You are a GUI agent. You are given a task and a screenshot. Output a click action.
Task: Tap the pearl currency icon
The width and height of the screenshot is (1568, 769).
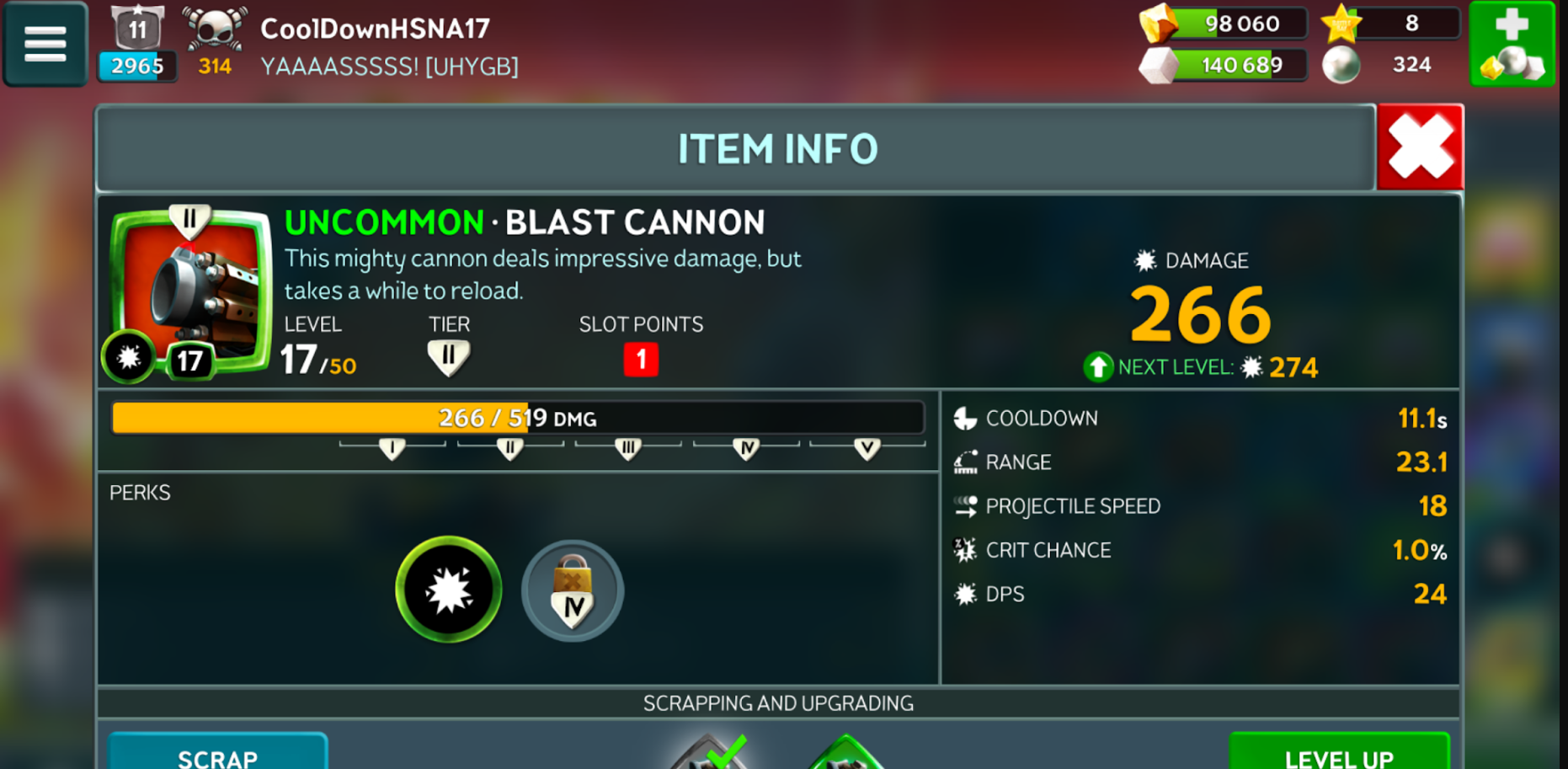tap(1341, 65)
